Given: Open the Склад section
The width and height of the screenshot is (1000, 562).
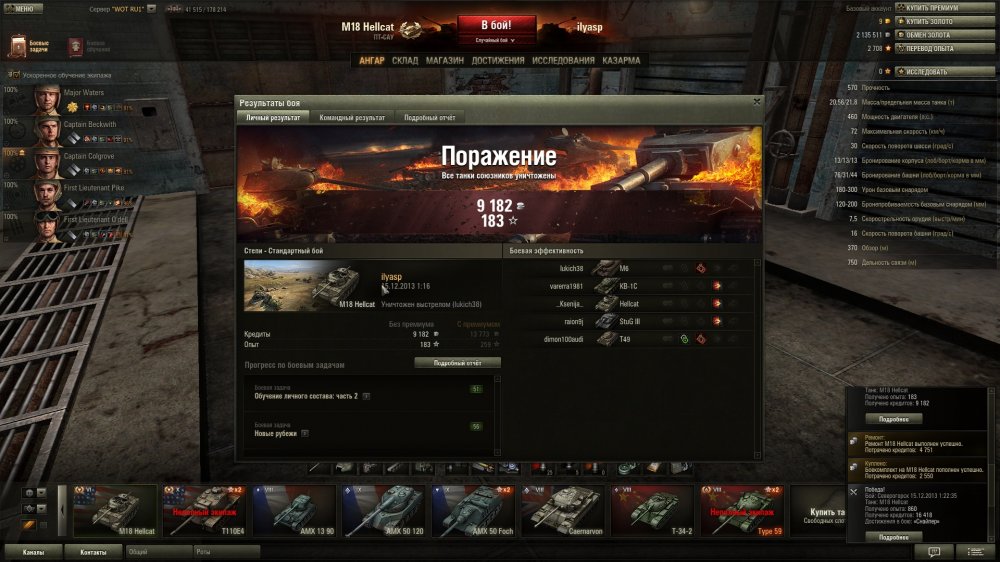Looking at the screenshot, I should pyautogui.click(x=405, y=60).
